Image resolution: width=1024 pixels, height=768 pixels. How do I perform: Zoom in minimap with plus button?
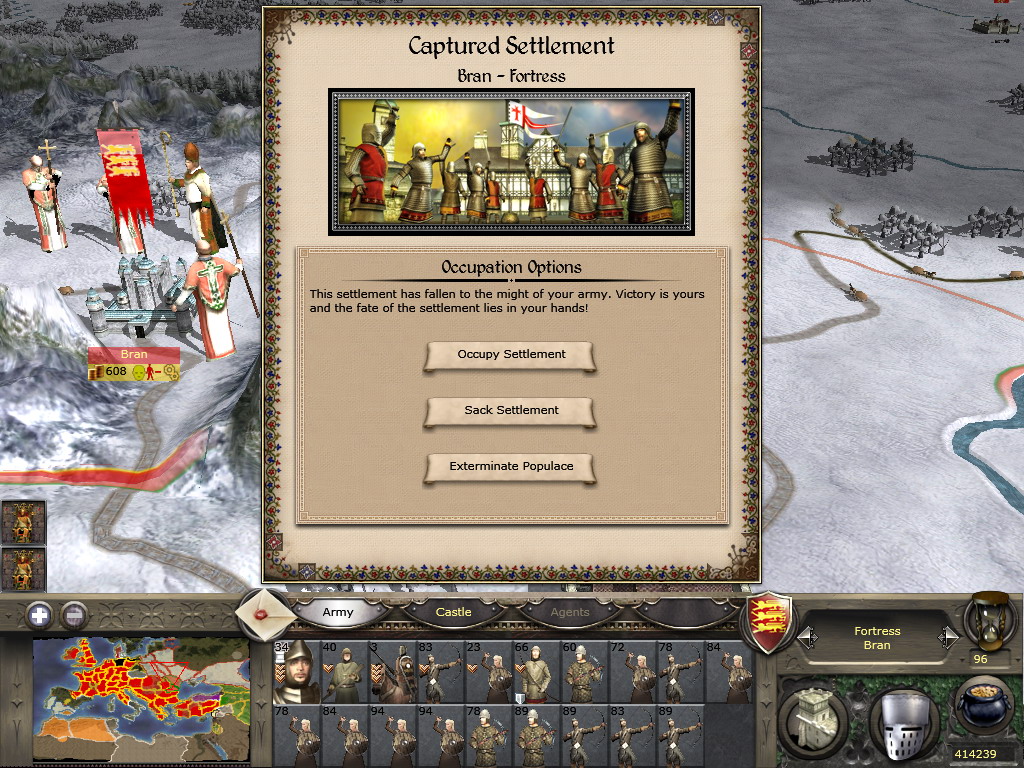pyautogui.click(x=39, y=615)
